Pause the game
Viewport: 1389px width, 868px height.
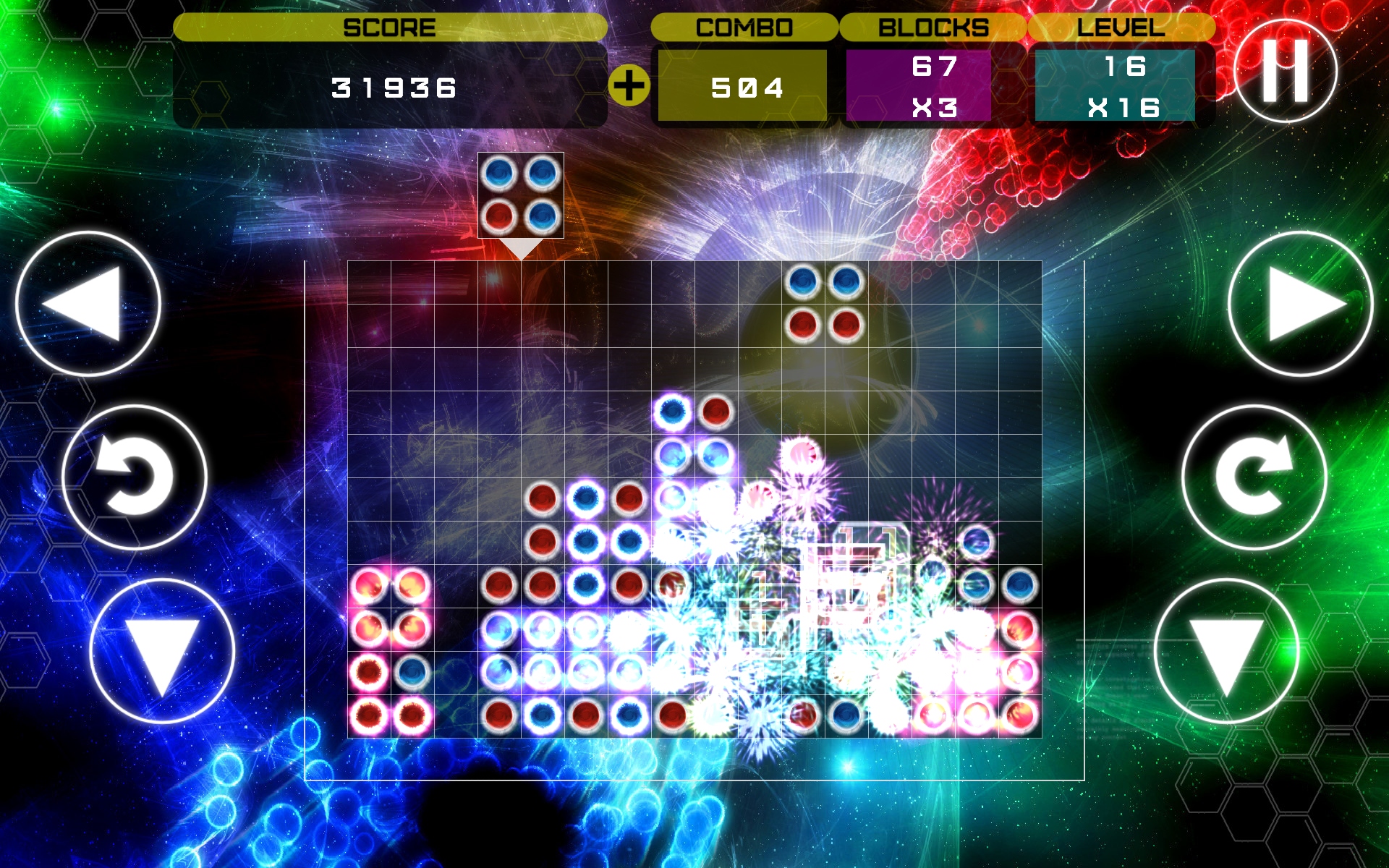click(1286, 71)
